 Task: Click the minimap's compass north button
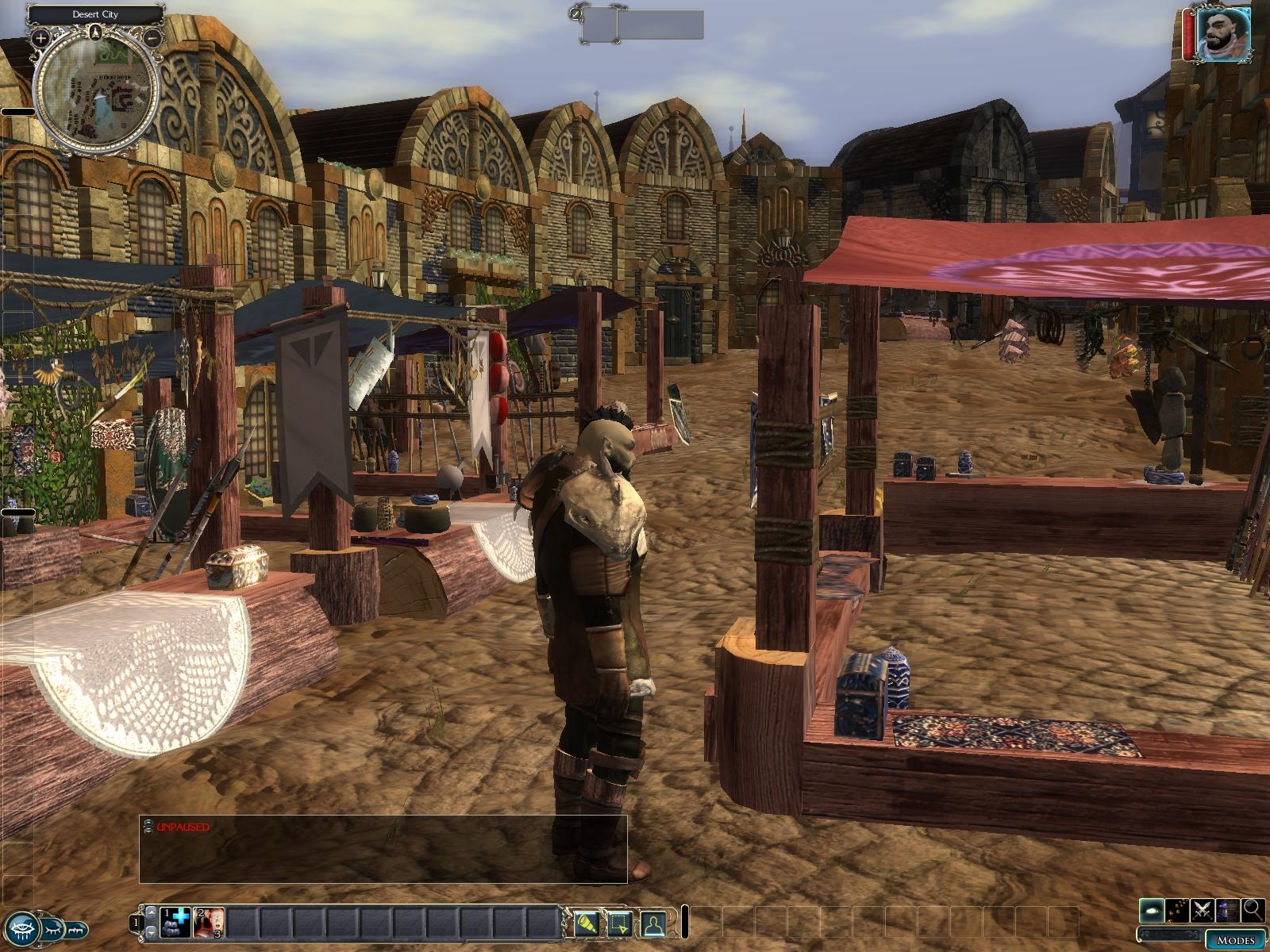[96, 33]
